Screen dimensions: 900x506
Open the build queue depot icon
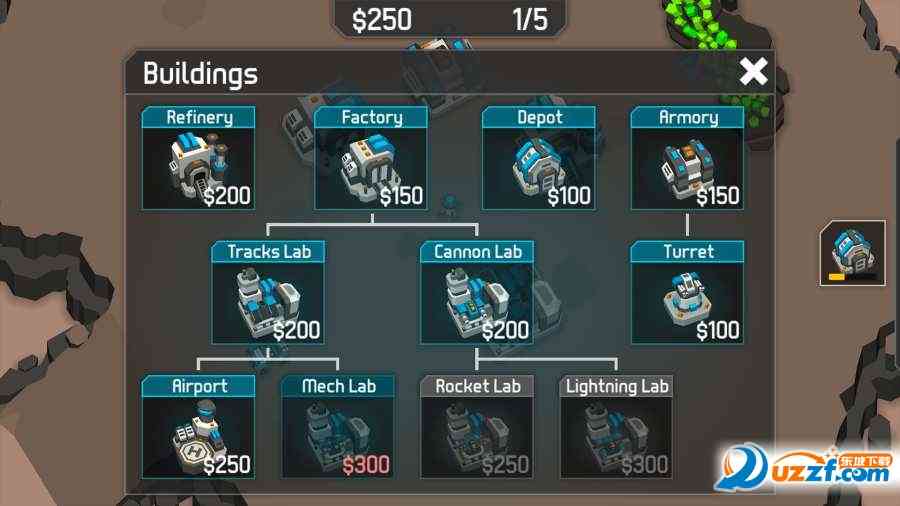[x=852, y=253]
